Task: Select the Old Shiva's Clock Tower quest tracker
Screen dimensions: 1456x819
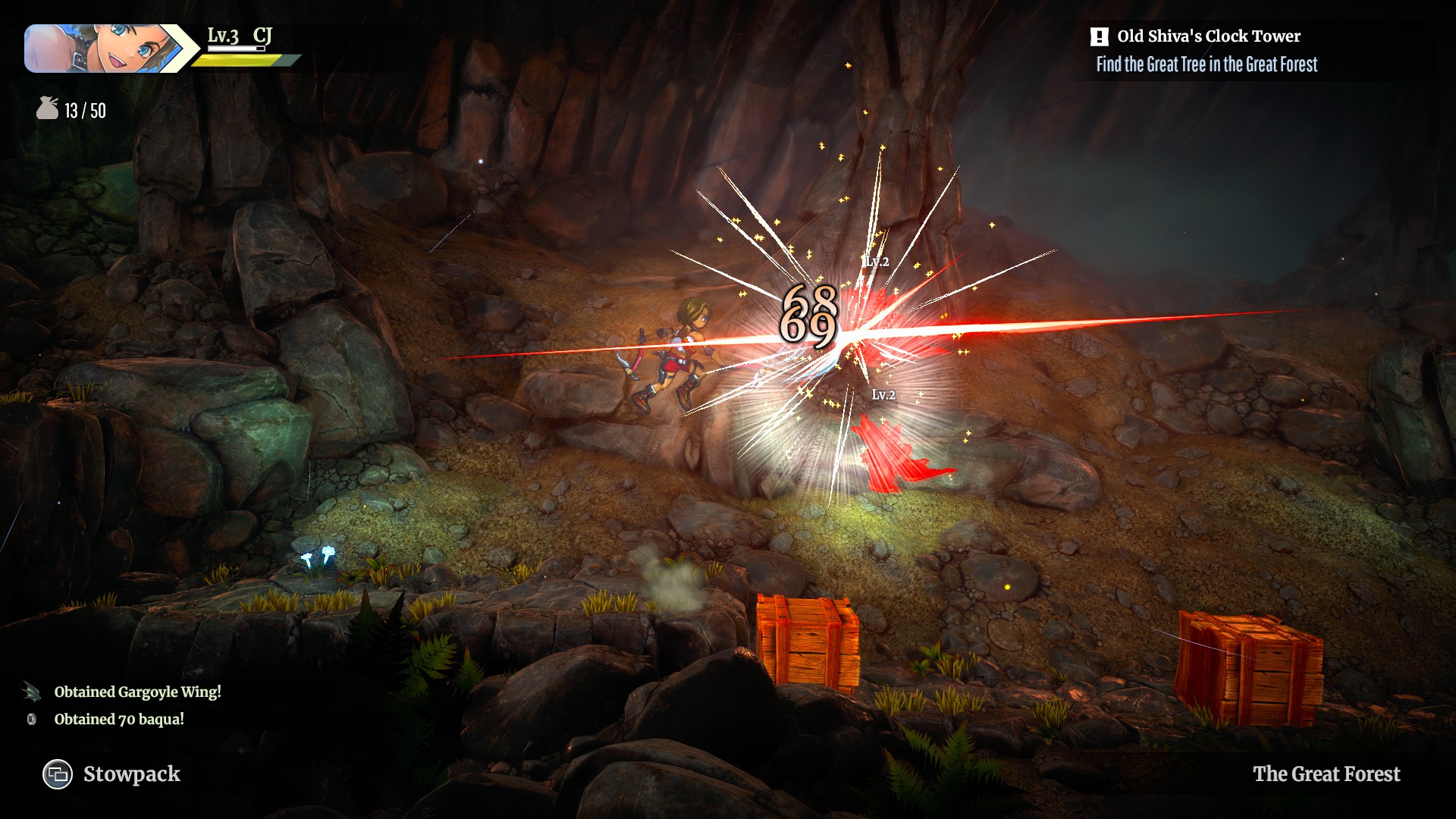Action: (1207, 36)
